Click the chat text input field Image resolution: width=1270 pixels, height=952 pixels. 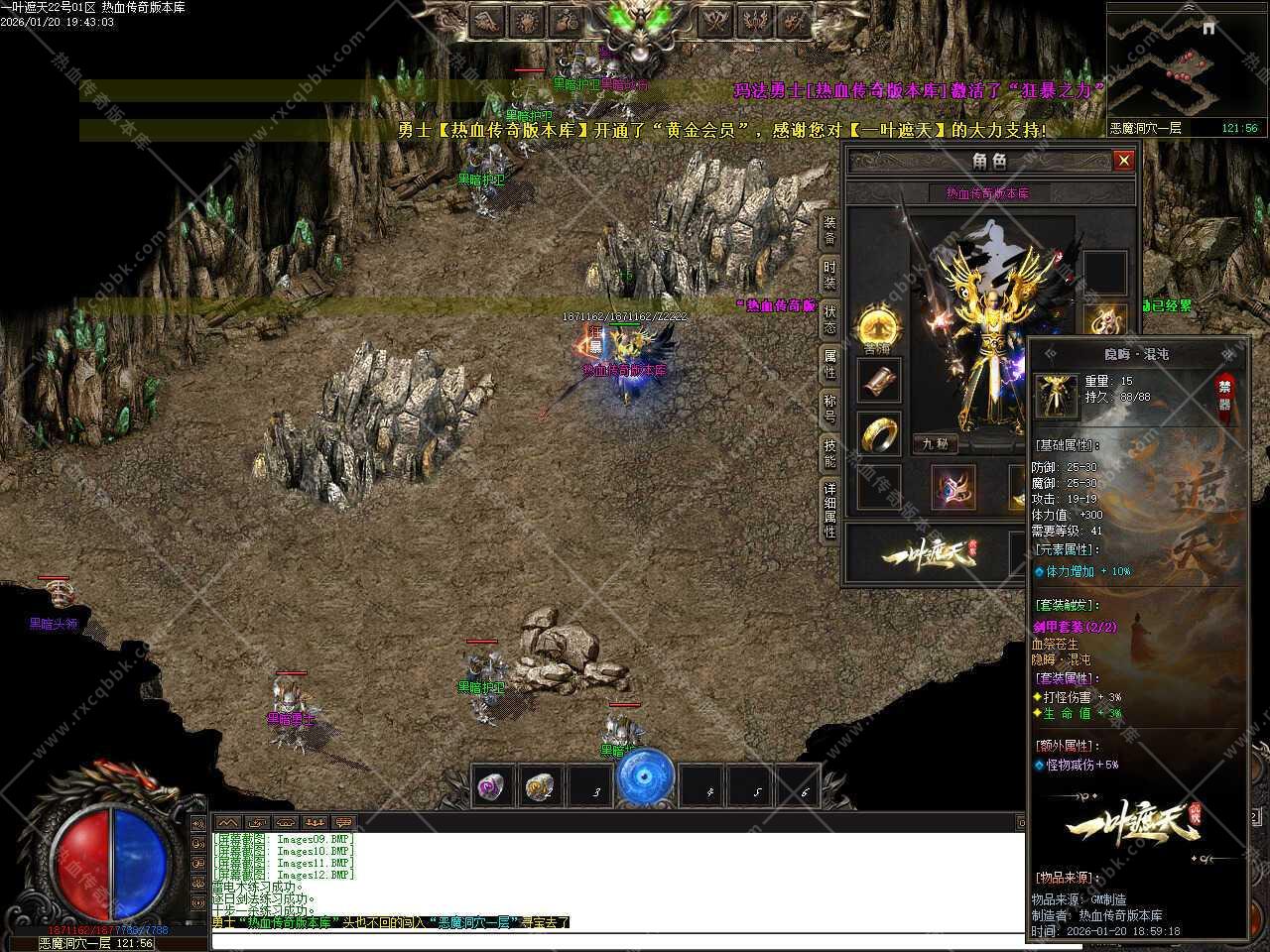tap(617, 939)
